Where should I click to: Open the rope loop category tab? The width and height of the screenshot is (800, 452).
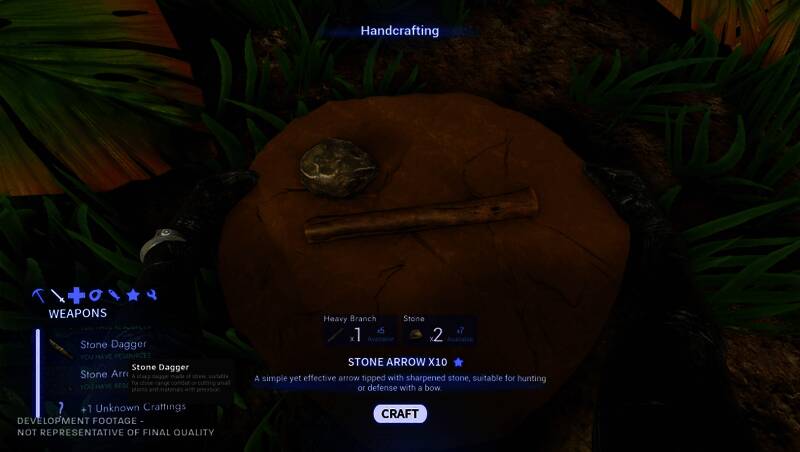pos(95,296)
